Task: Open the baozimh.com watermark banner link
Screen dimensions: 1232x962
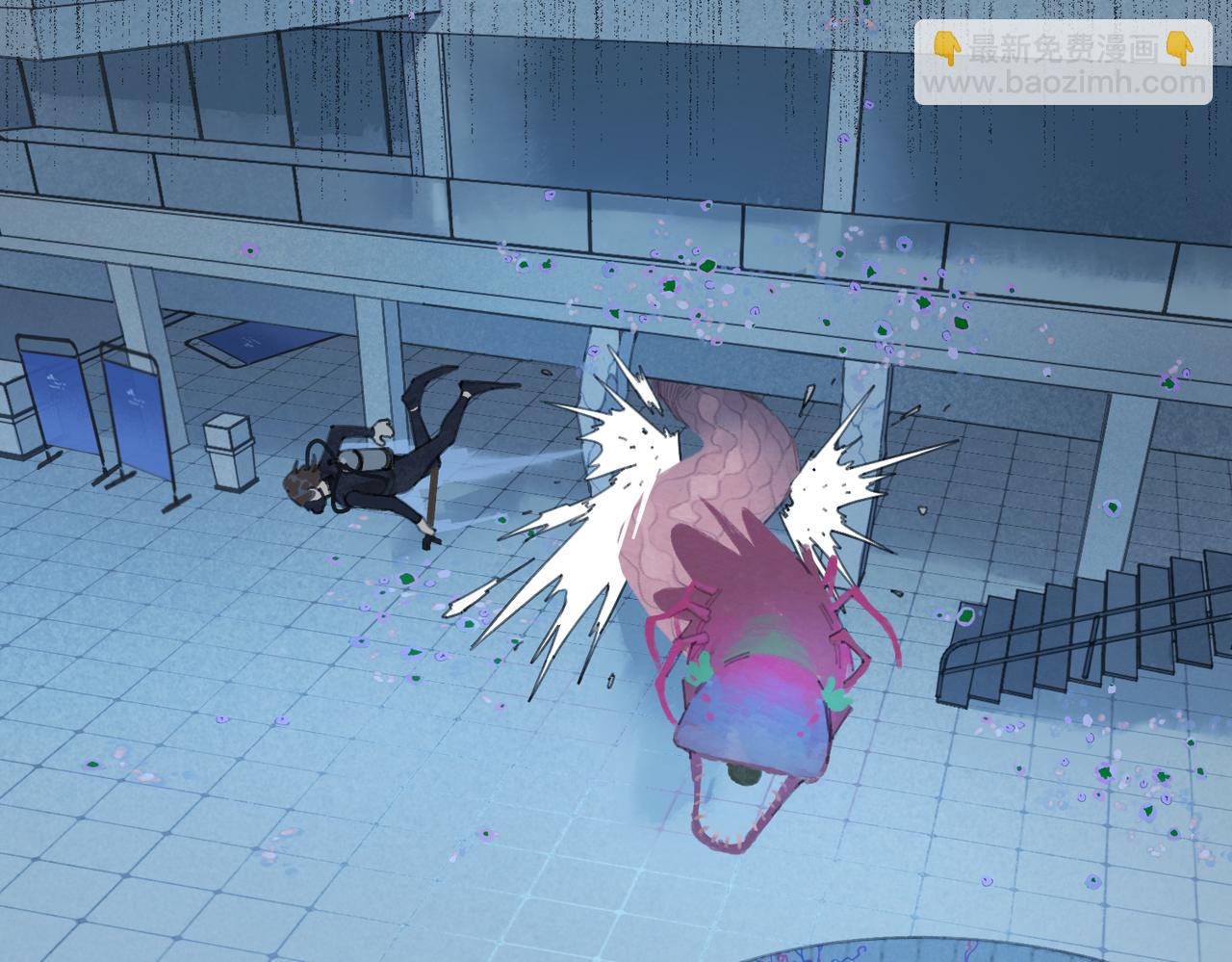Action: 1063,64
